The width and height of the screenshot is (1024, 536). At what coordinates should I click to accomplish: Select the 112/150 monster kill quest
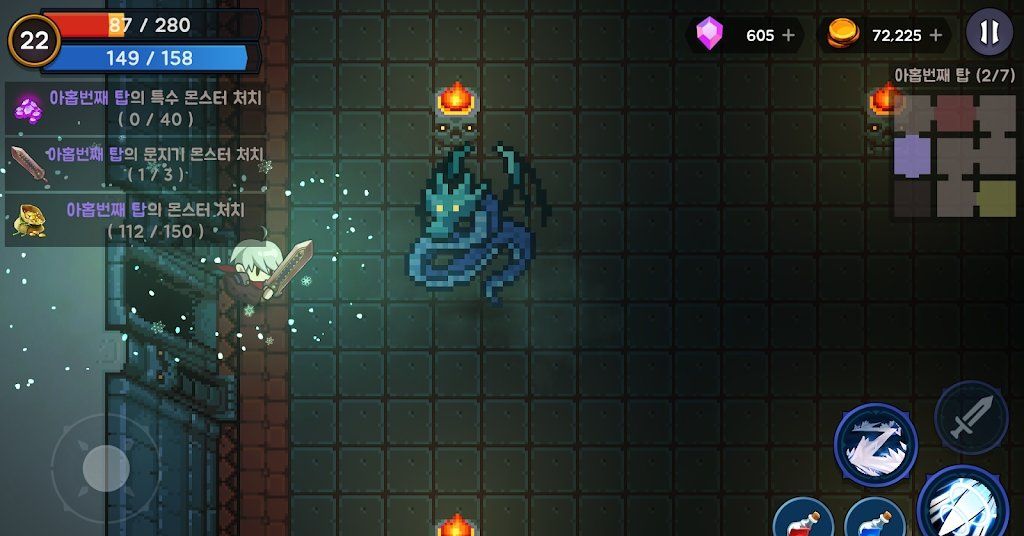[136, 219]
